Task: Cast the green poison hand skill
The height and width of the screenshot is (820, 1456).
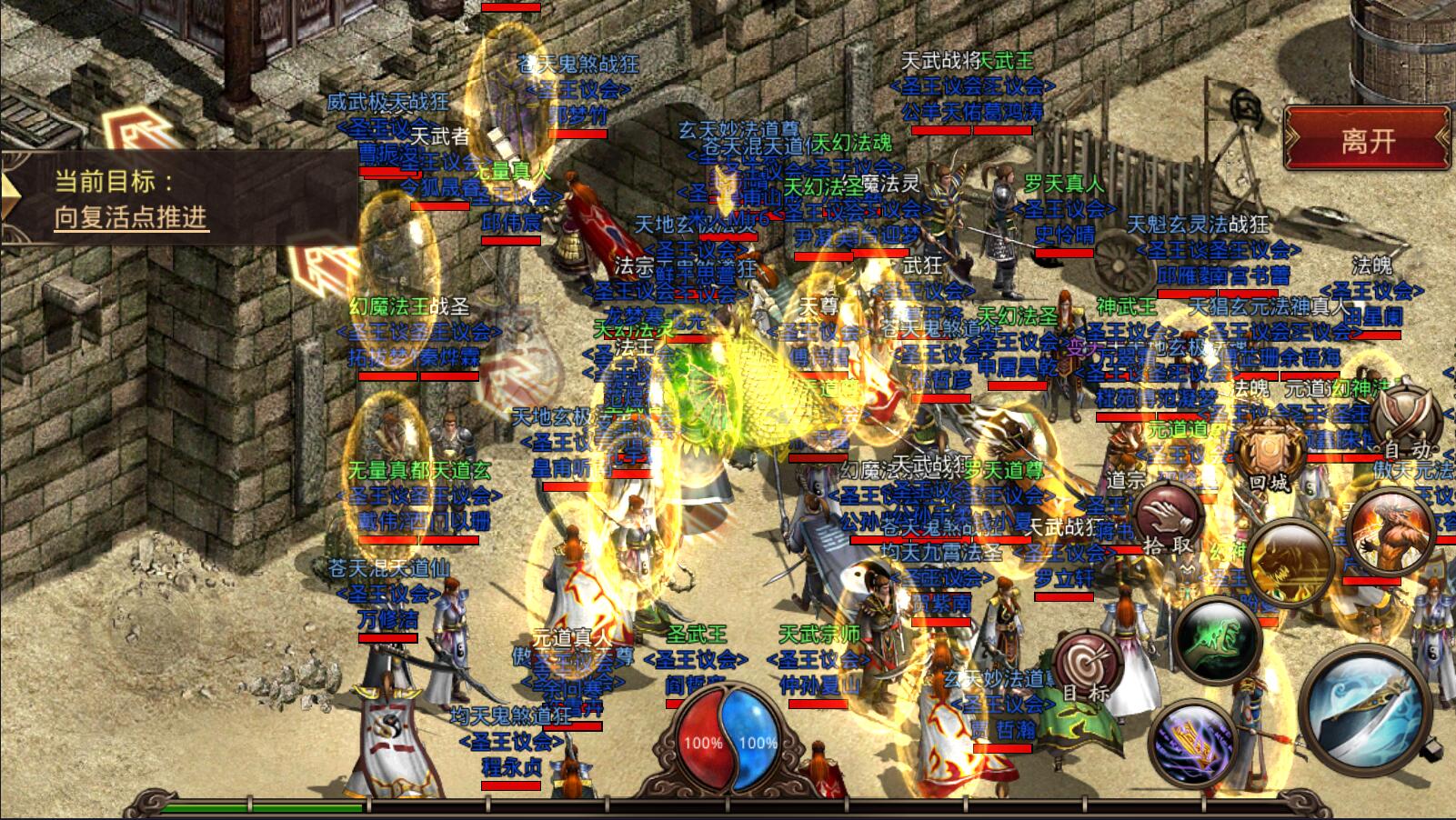Action: pyautogui.click(x=1217, y=637)
